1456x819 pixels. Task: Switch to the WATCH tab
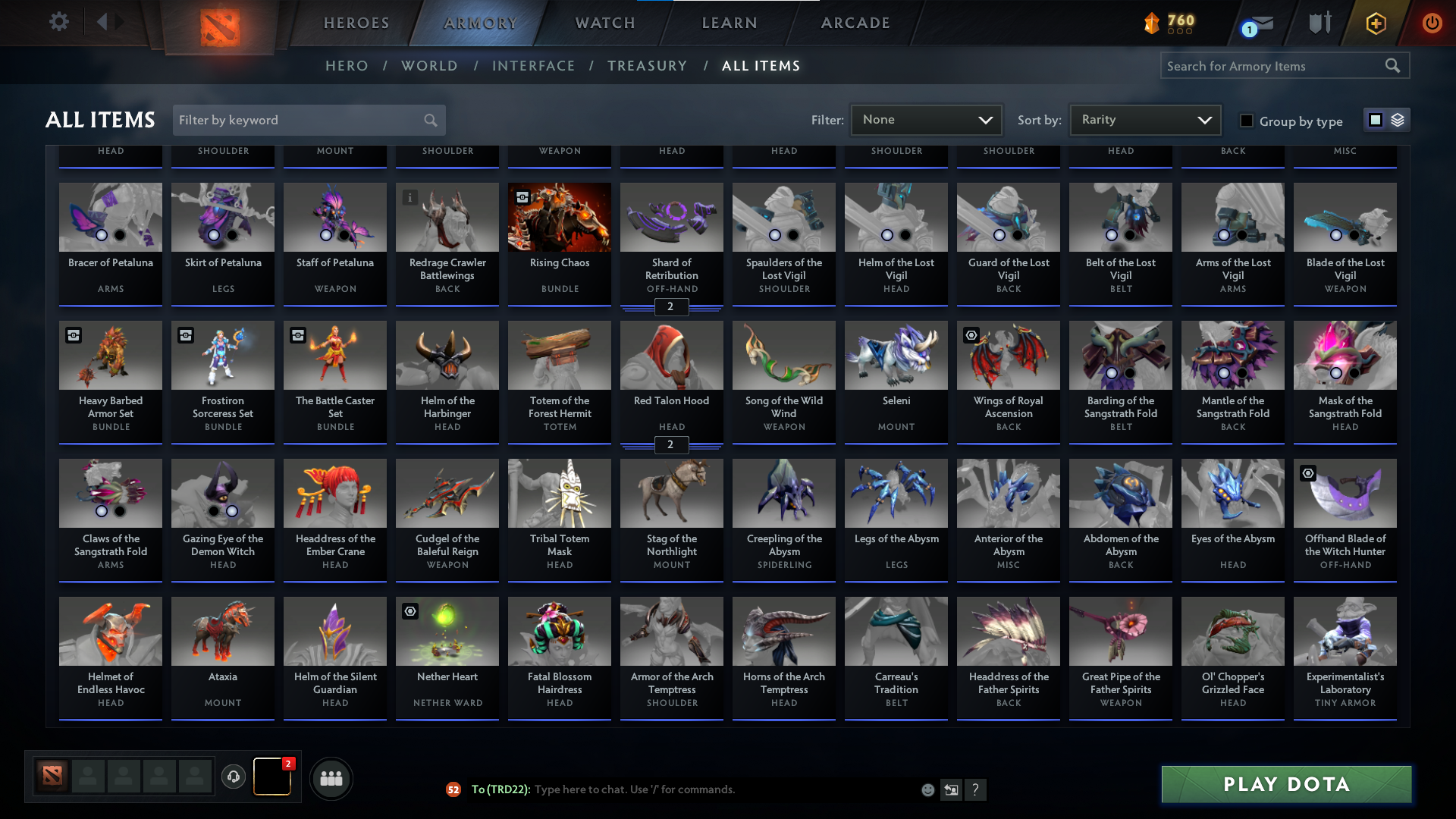(604, 23)
